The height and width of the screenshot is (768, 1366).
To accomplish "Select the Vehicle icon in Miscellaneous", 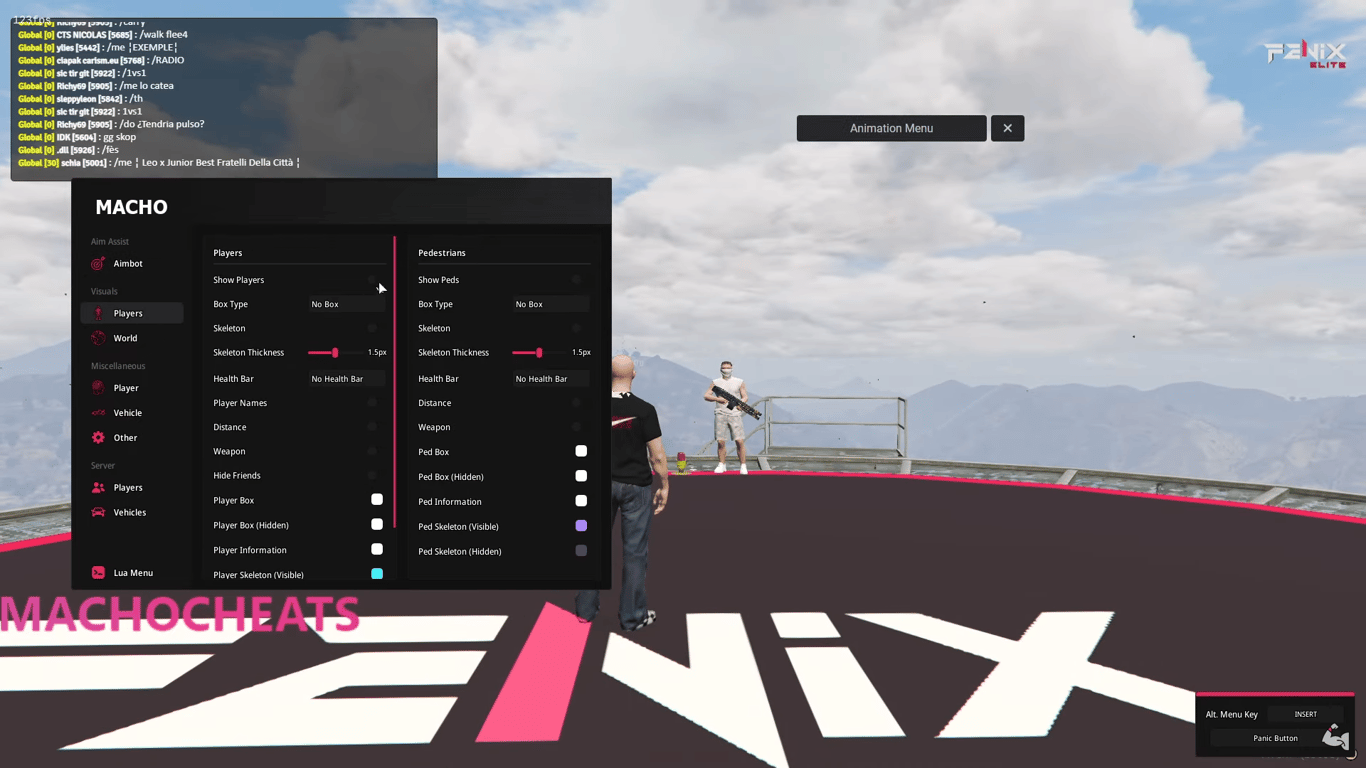I will click(98, 412).
